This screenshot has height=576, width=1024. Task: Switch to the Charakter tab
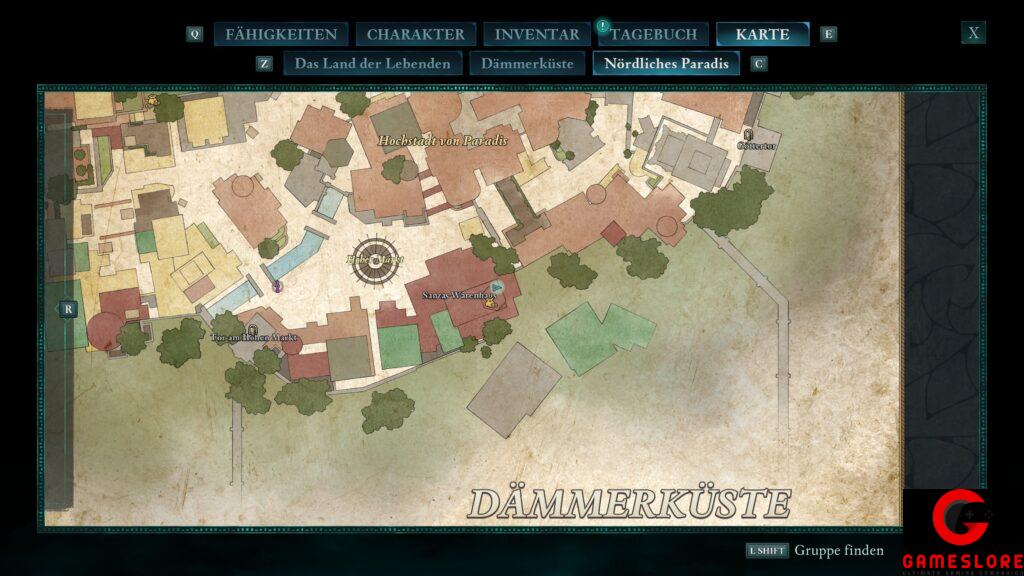point(415,34)
